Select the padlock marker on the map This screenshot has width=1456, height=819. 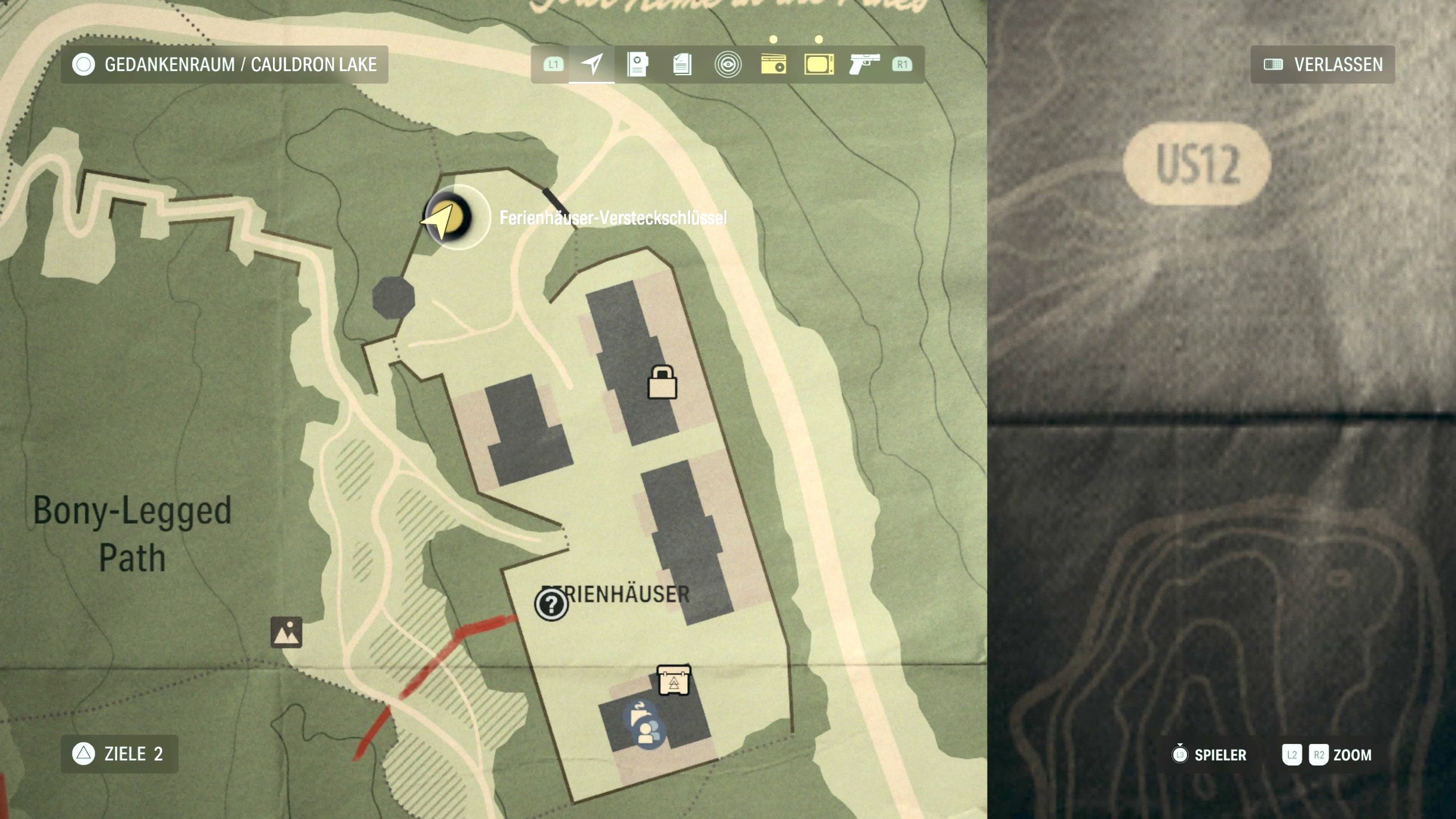pos(663,382)
